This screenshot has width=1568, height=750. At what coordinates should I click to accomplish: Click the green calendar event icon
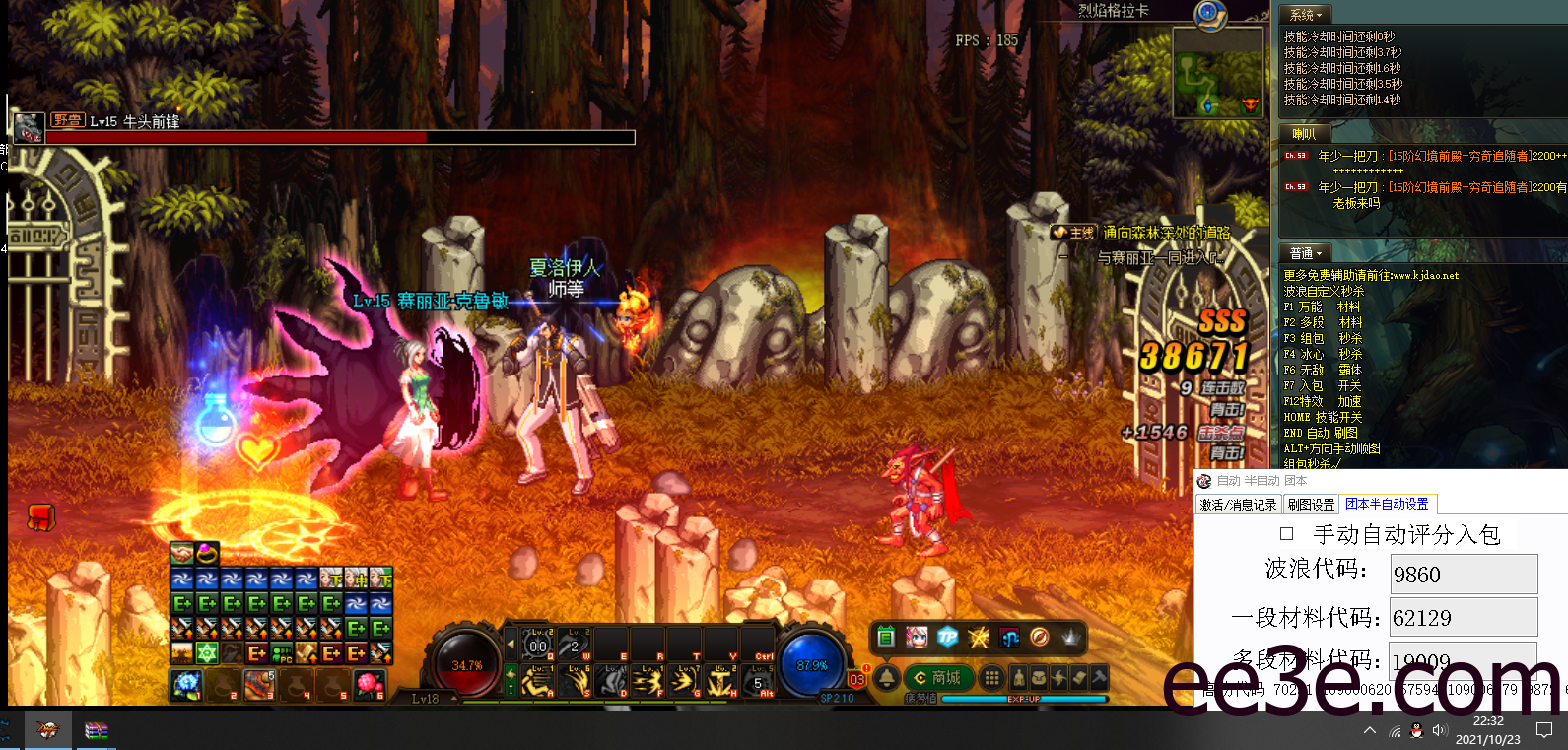886,638
